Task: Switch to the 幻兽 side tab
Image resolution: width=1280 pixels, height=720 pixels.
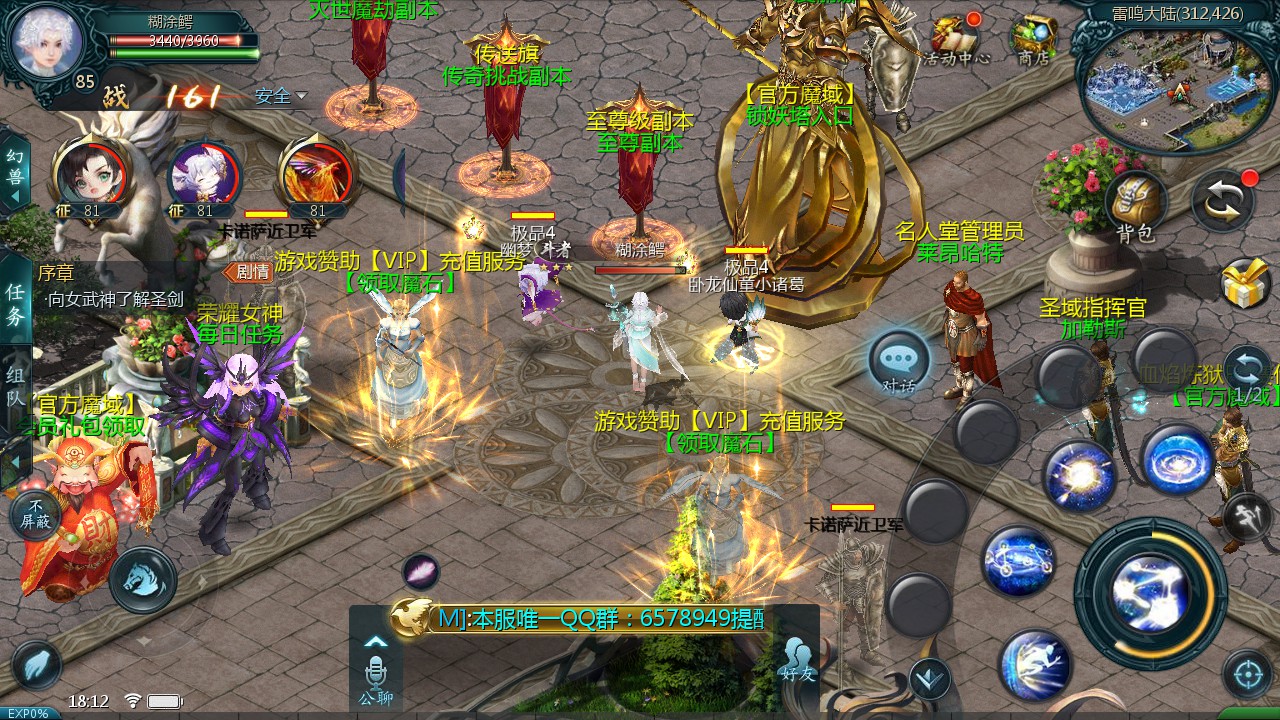Action: (x=14, y=168)
